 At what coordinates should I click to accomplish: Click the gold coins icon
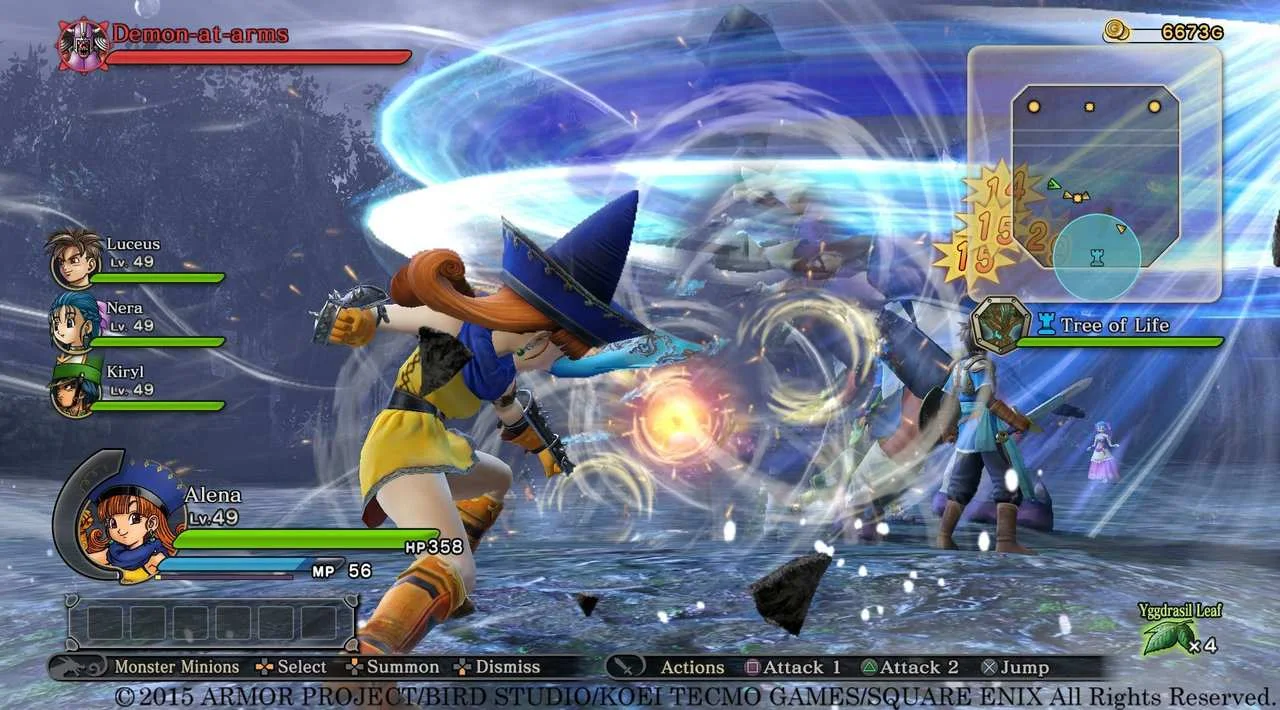click(x=1117, y=32)
